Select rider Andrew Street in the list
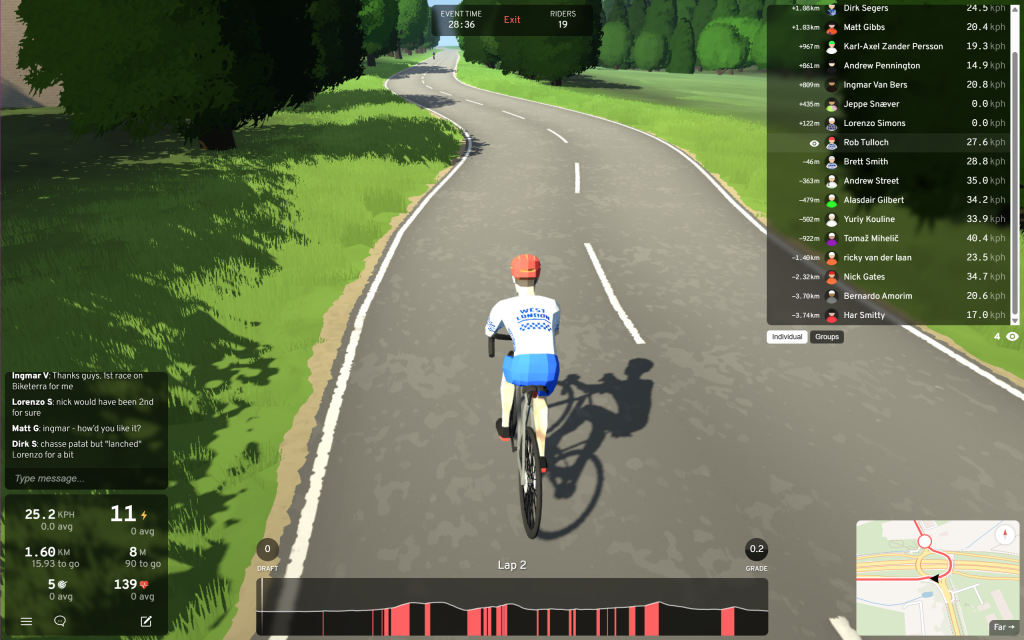Image resolution: width=1024 pixels, height=640 pixels. (x=871, y=181)
